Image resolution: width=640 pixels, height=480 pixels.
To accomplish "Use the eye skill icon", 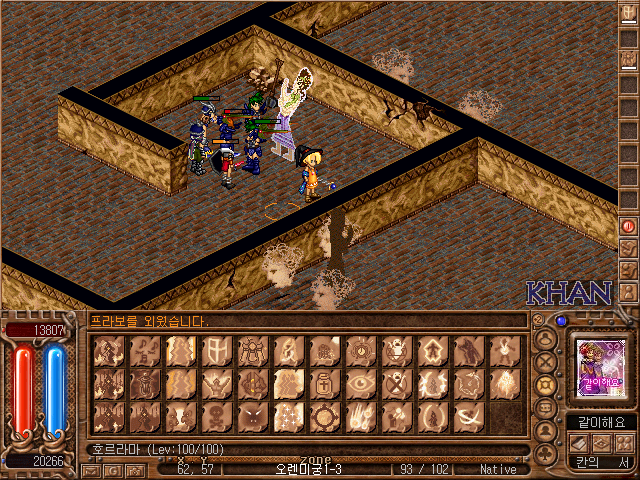I will pyautogui.click(x=359, y=382).
